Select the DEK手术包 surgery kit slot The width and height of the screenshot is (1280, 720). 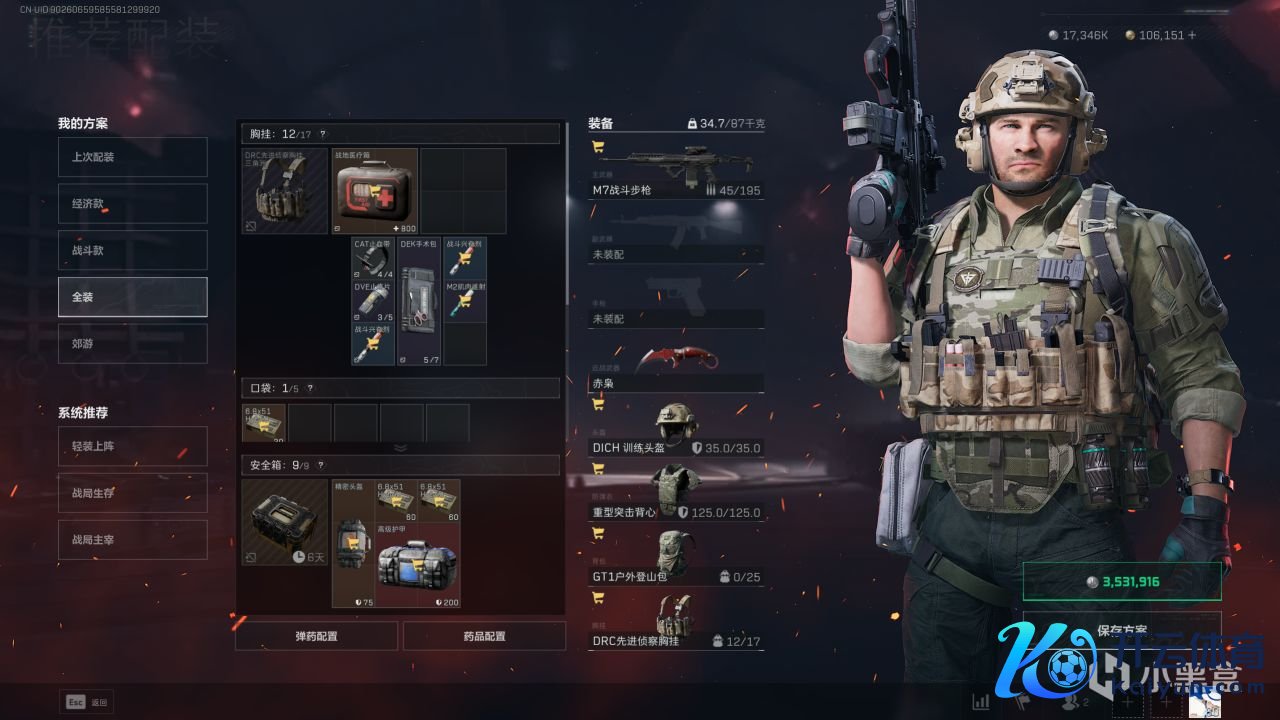tap(419, 301)
